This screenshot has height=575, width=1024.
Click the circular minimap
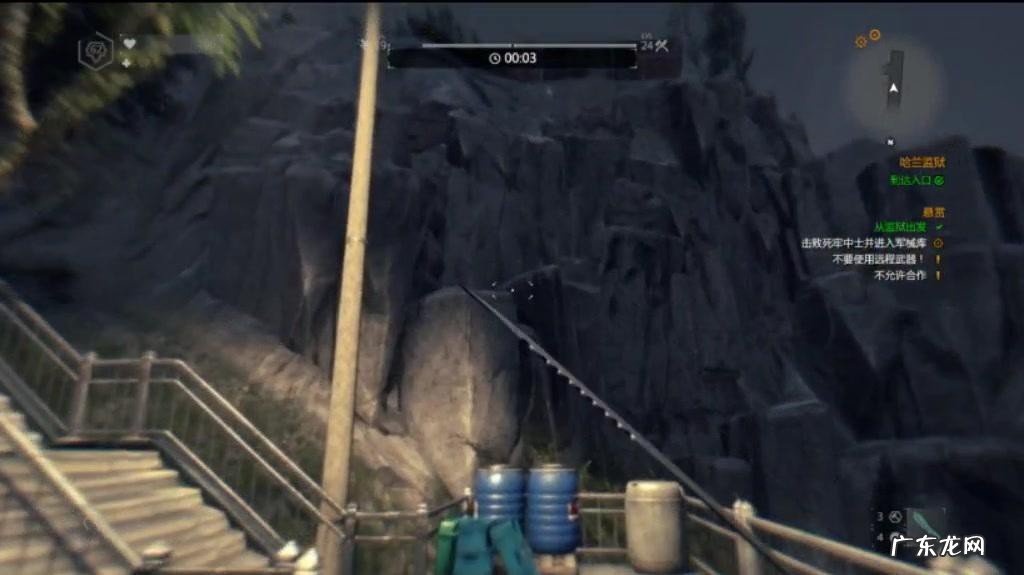(x=894, y=86)
